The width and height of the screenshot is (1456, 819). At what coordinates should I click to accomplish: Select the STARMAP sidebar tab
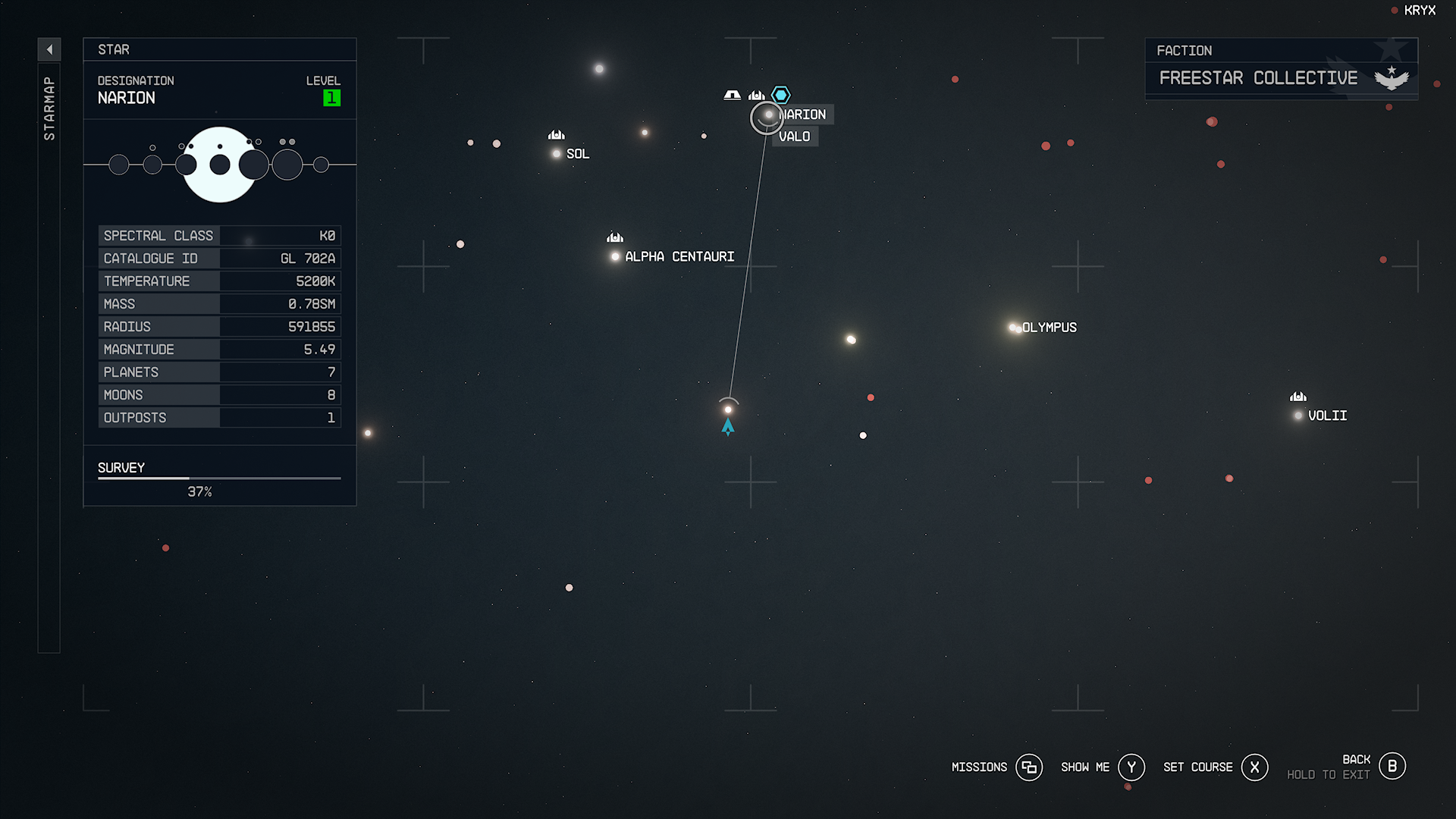click(49, 106)
